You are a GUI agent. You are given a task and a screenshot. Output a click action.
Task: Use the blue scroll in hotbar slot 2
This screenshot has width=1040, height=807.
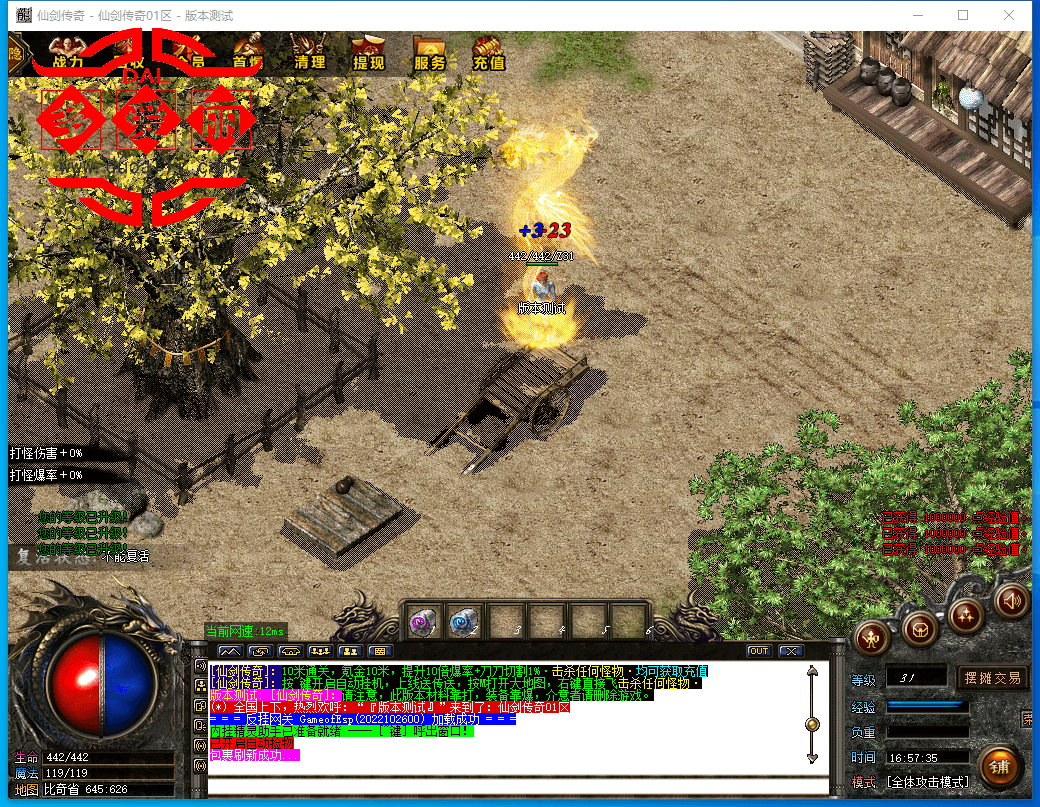tap(463, 622)
